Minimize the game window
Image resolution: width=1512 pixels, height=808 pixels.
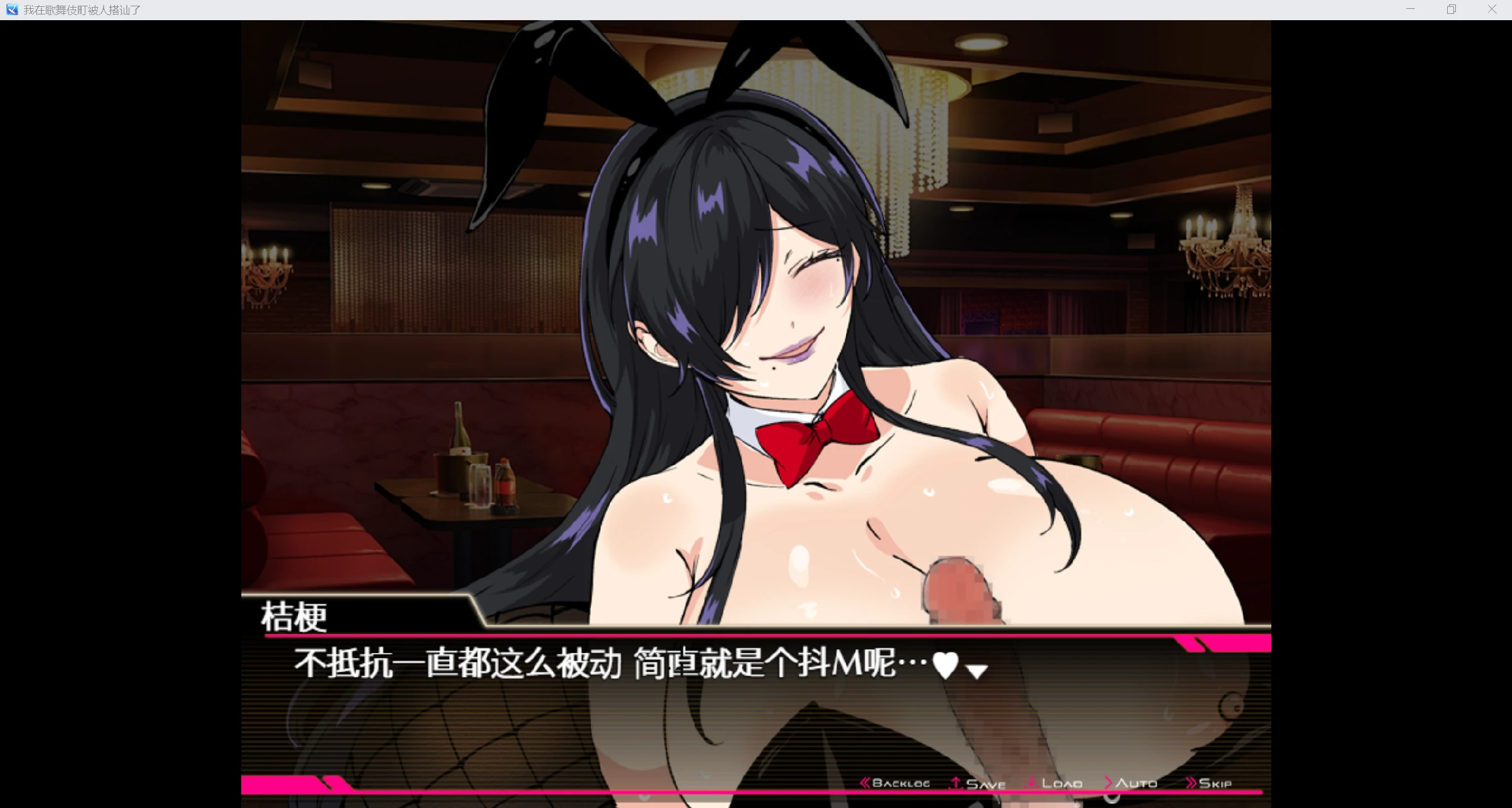pyautogui.click(x=1411, y=9)
